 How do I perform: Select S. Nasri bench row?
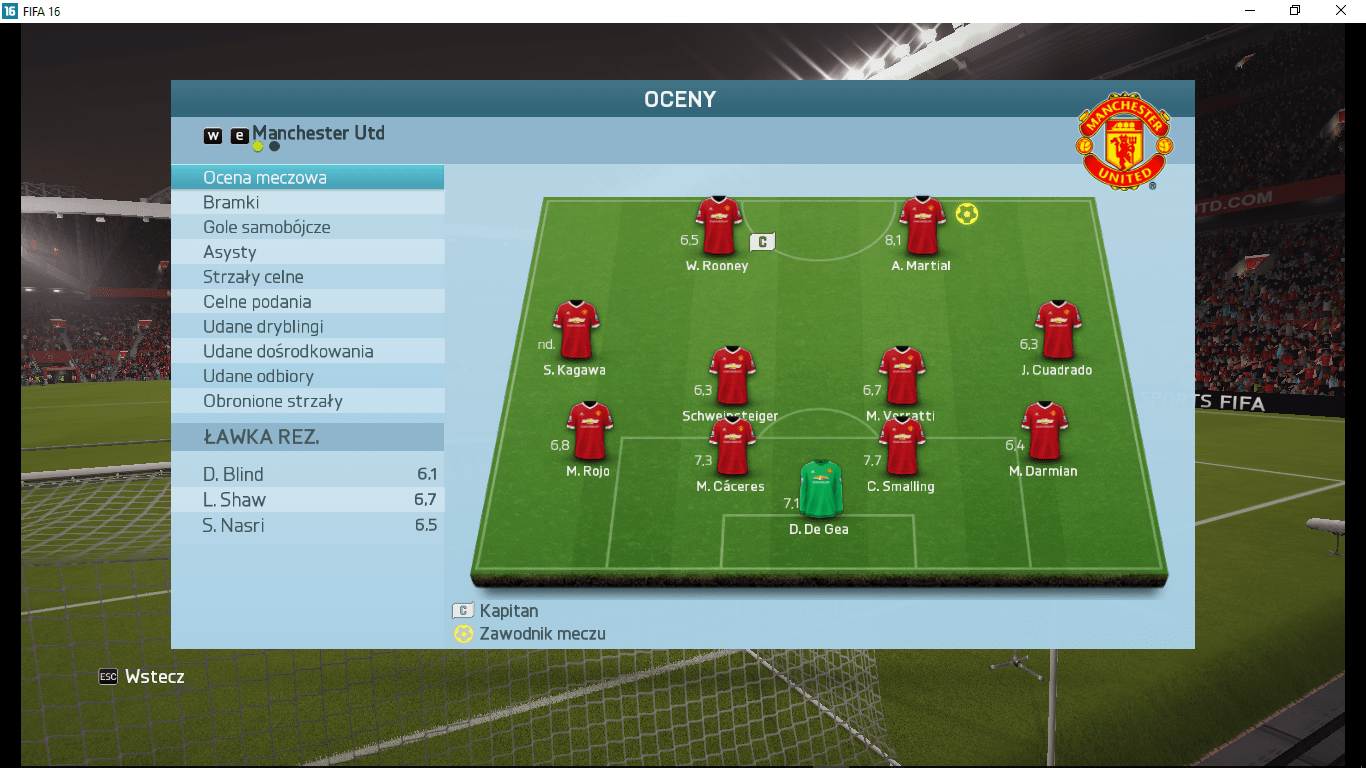[307, 525]
